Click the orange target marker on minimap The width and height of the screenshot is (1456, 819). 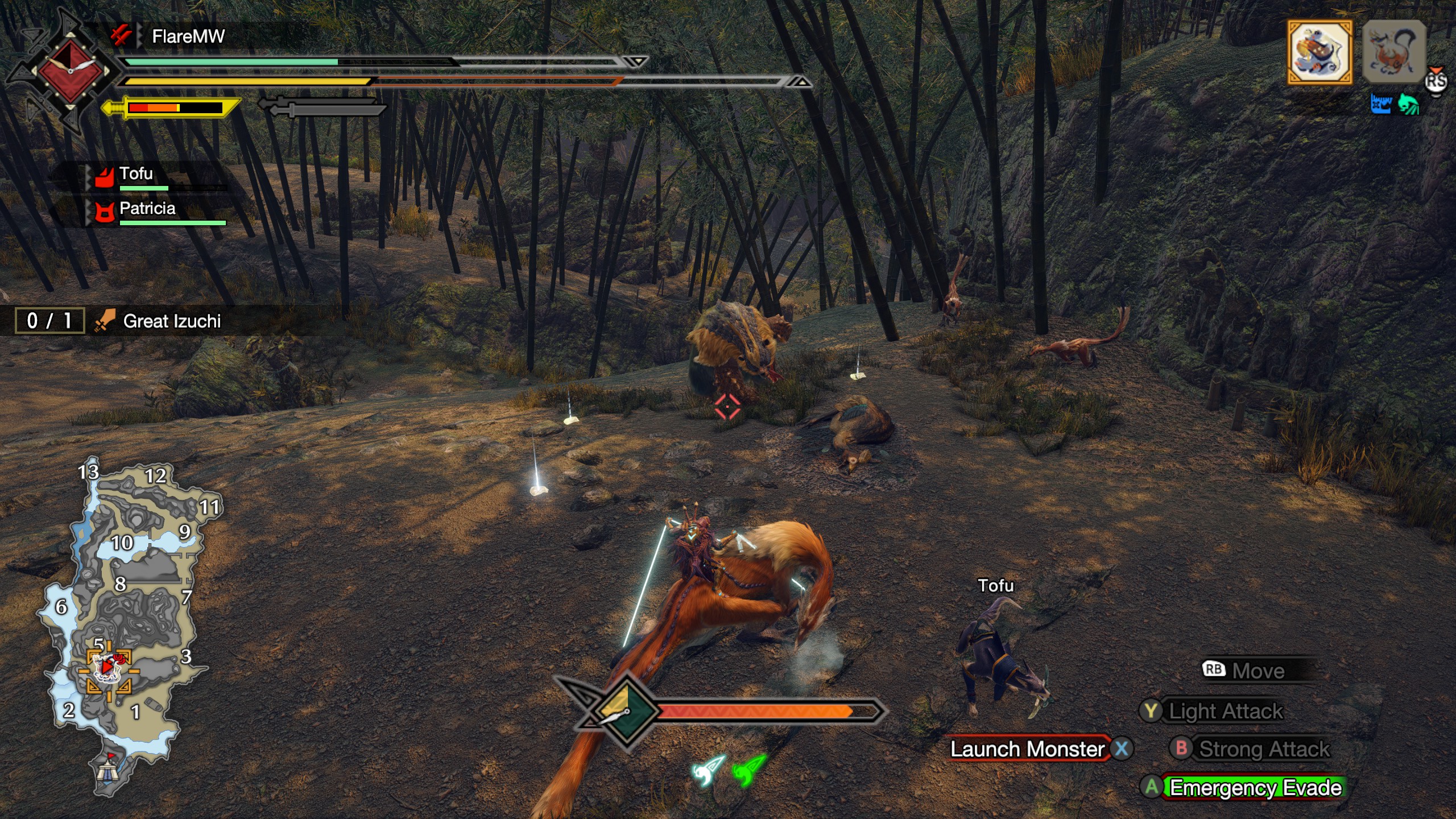click(x=108, y=670)
